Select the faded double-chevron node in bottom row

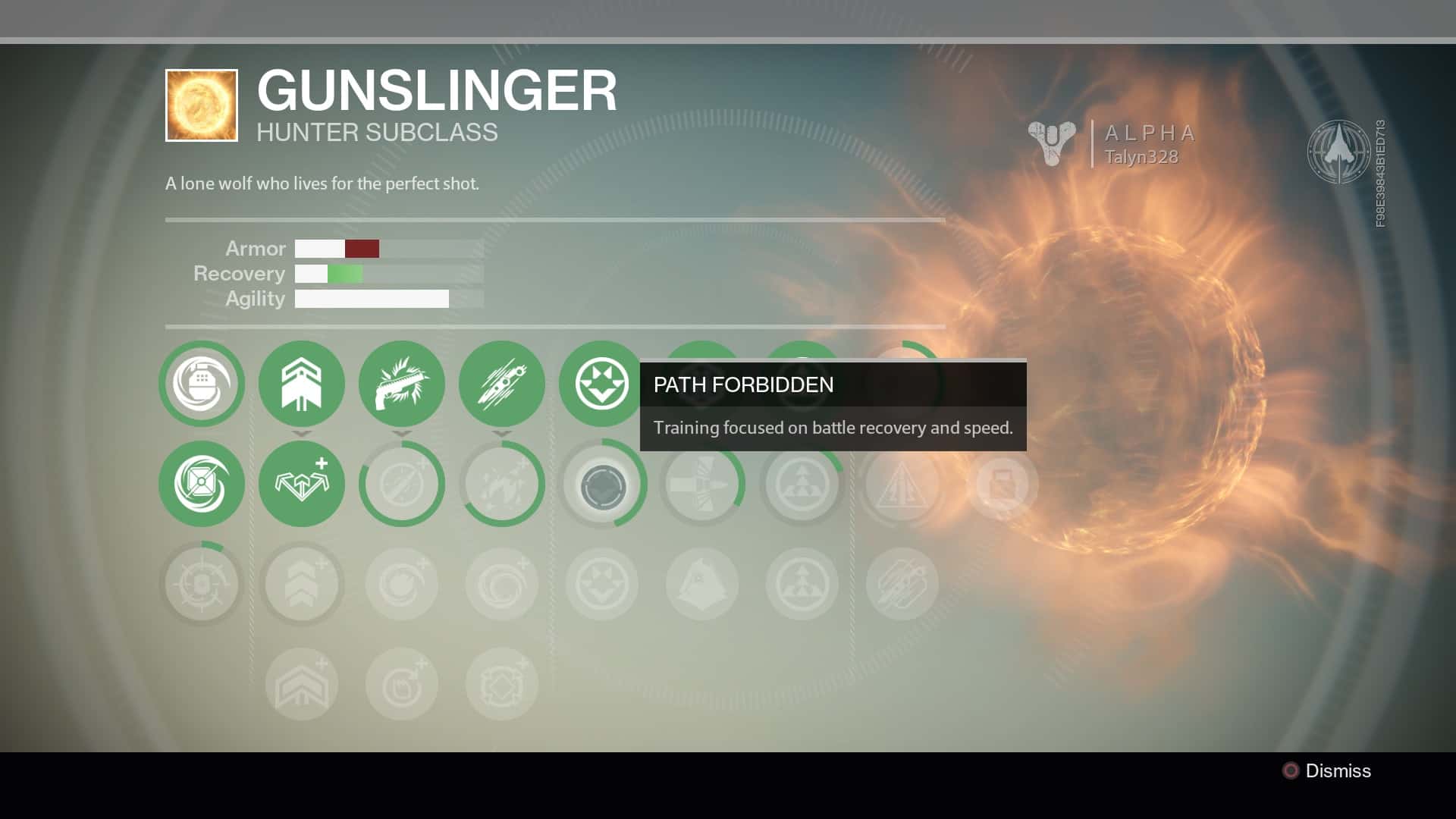pos(302,684)
